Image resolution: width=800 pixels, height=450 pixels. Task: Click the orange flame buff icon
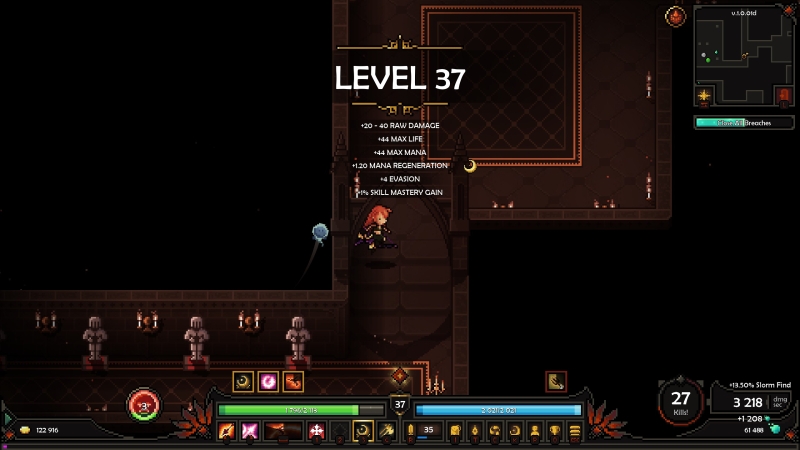pyautogui.click(x=293, y=381)
